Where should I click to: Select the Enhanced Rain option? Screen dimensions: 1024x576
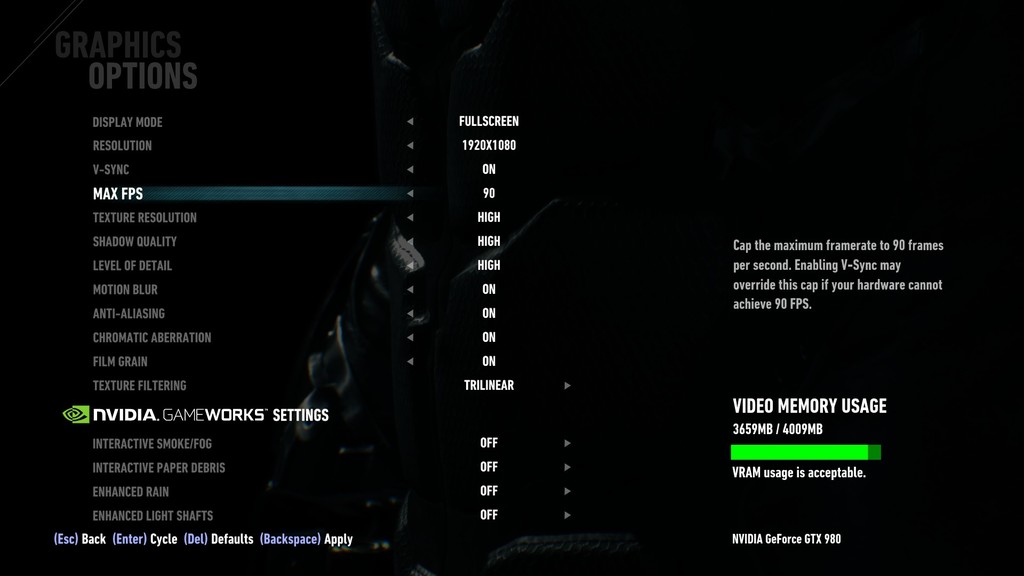click(130, 492)
